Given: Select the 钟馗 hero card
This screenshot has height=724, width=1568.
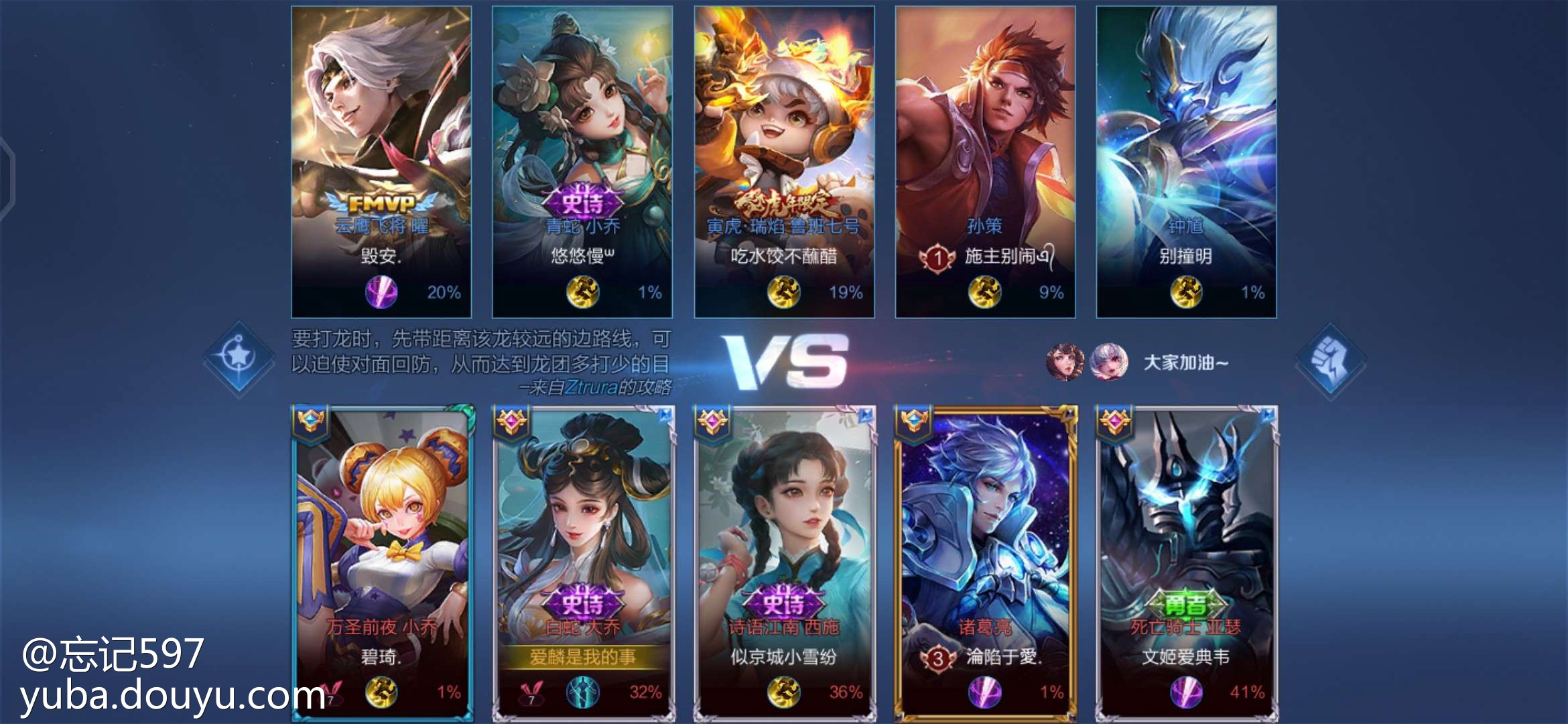Looking at the screenshot, I should [1186, 161].
